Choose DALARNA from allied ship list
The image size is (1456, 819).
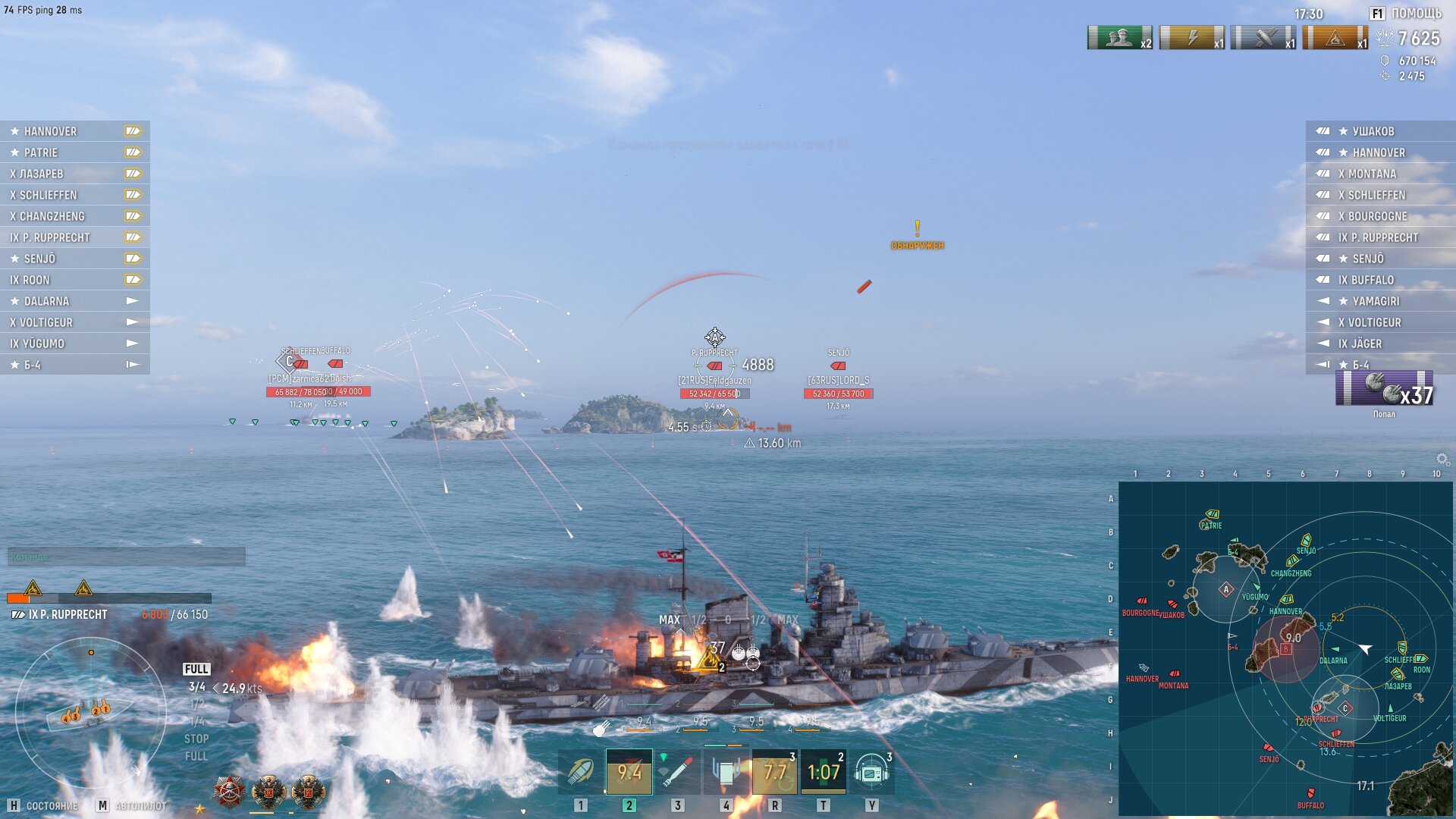46,301
